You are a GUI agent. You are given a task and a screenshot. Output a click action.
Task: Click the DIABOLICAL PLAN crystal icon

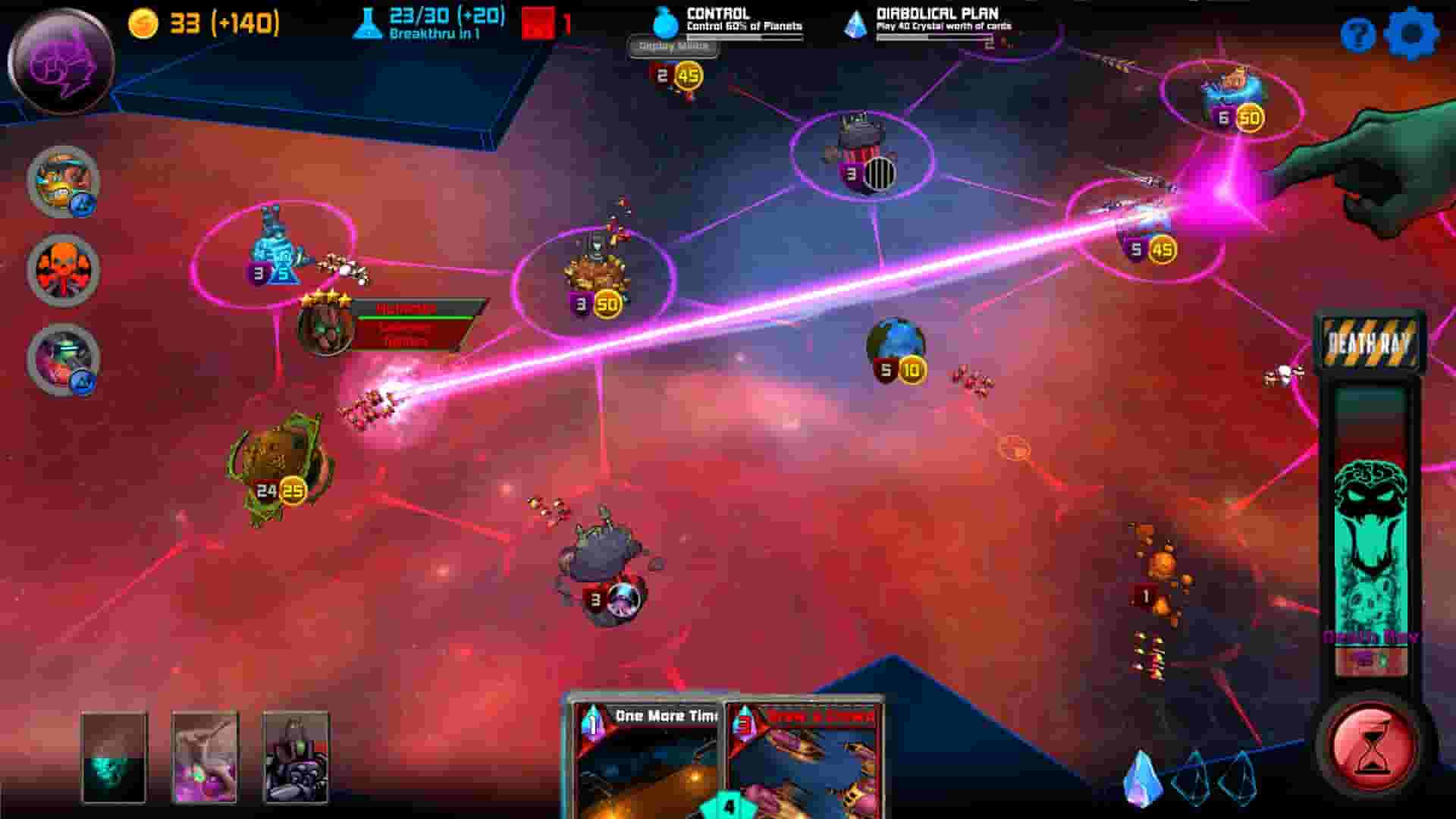(x=856, y=24)
